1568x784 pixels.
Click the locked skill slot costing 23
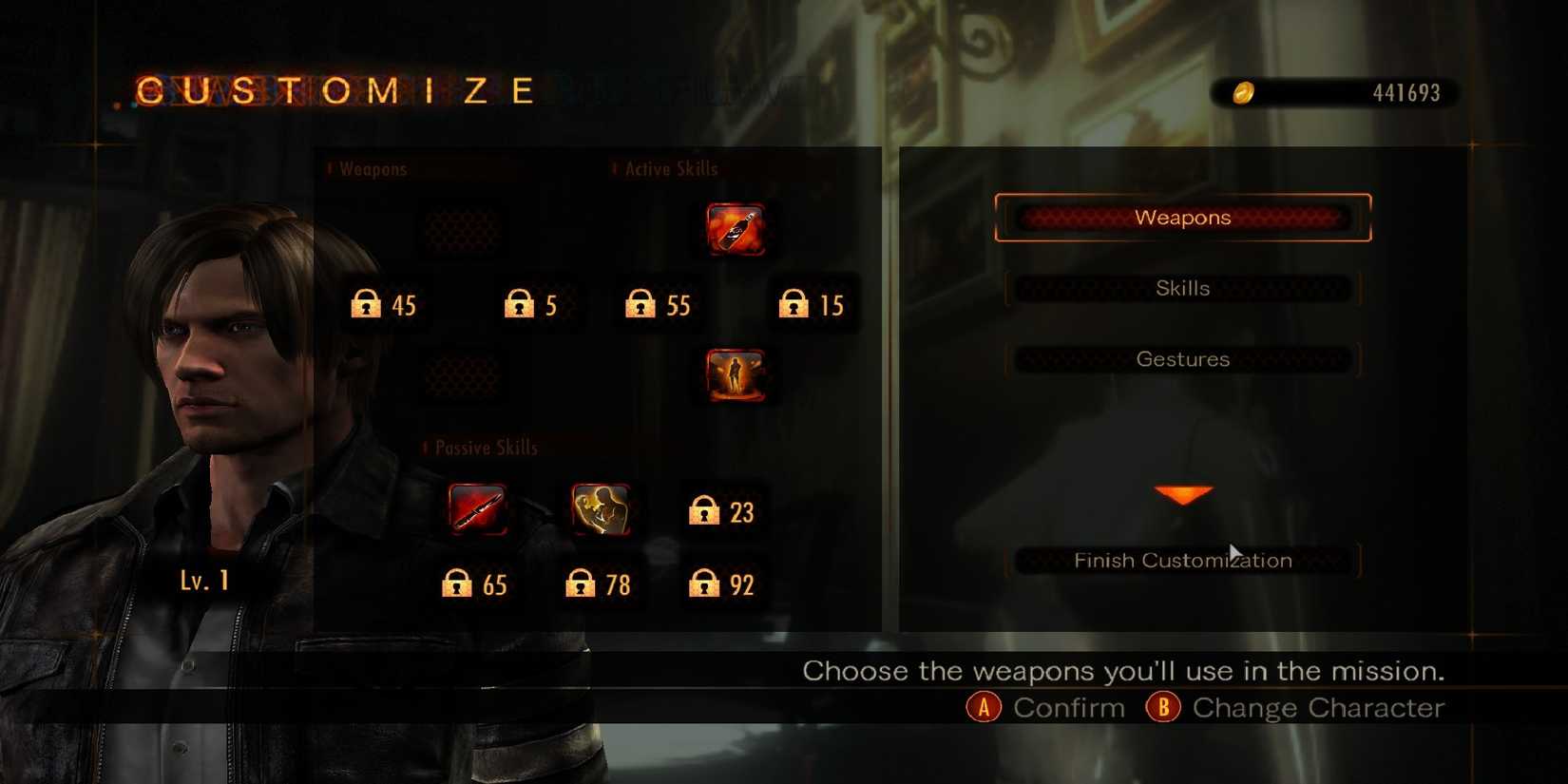(722, 511)
